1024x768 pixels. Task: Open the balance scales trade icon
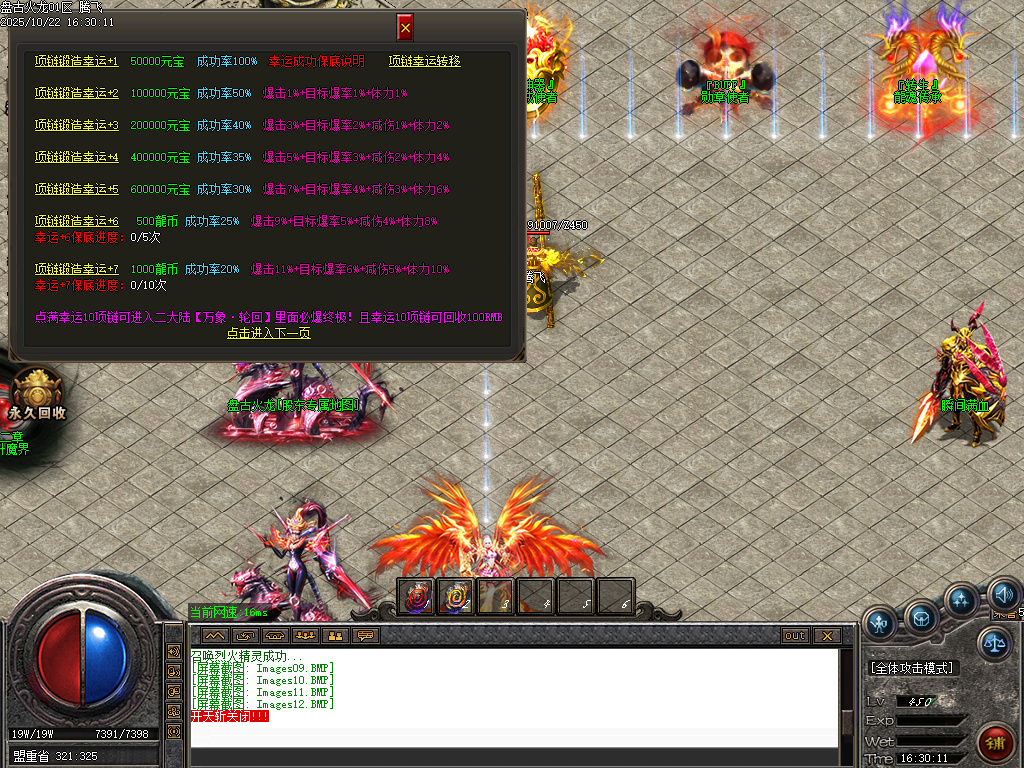[994, 643]
